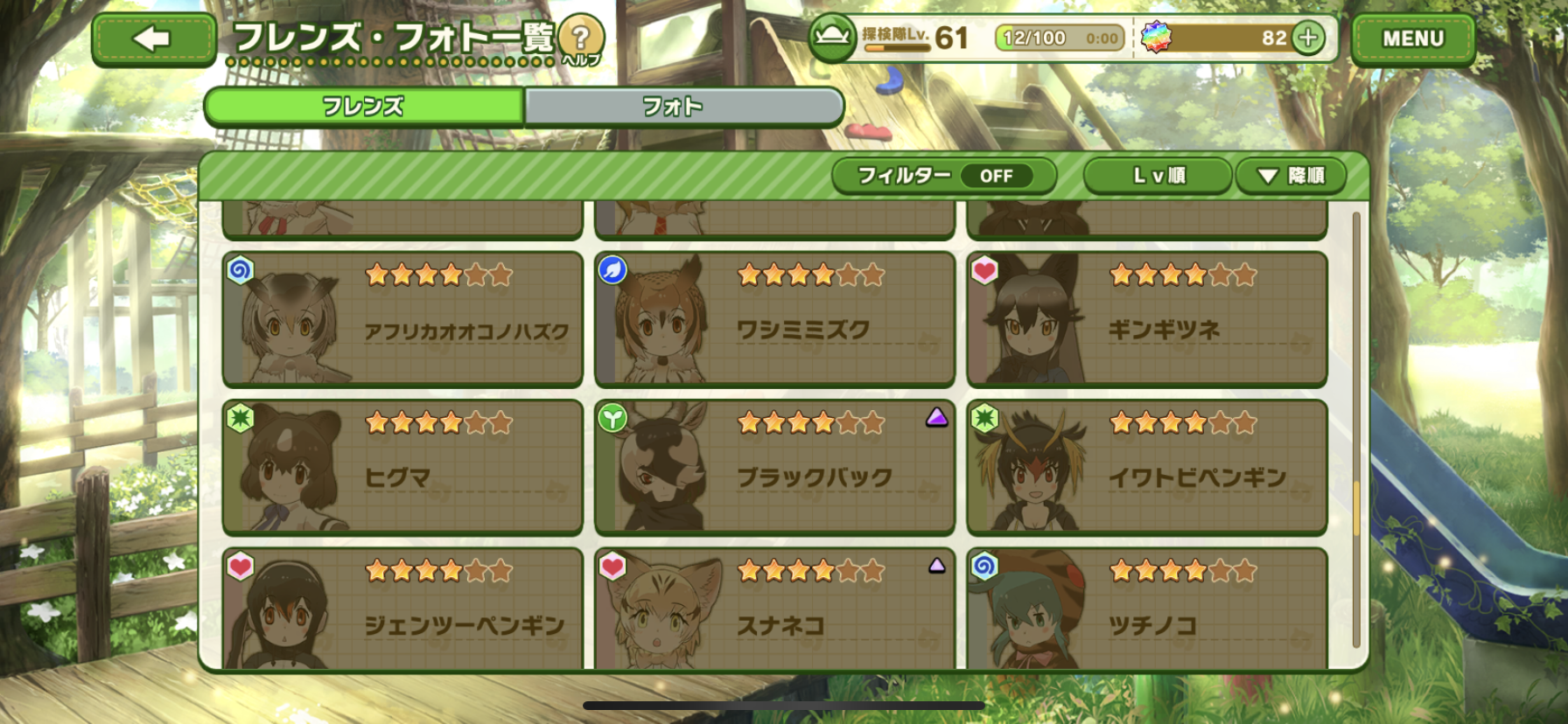This screenshot has height=724, width=1568.
Task: Go back with the arrow button
Action: 153,39
